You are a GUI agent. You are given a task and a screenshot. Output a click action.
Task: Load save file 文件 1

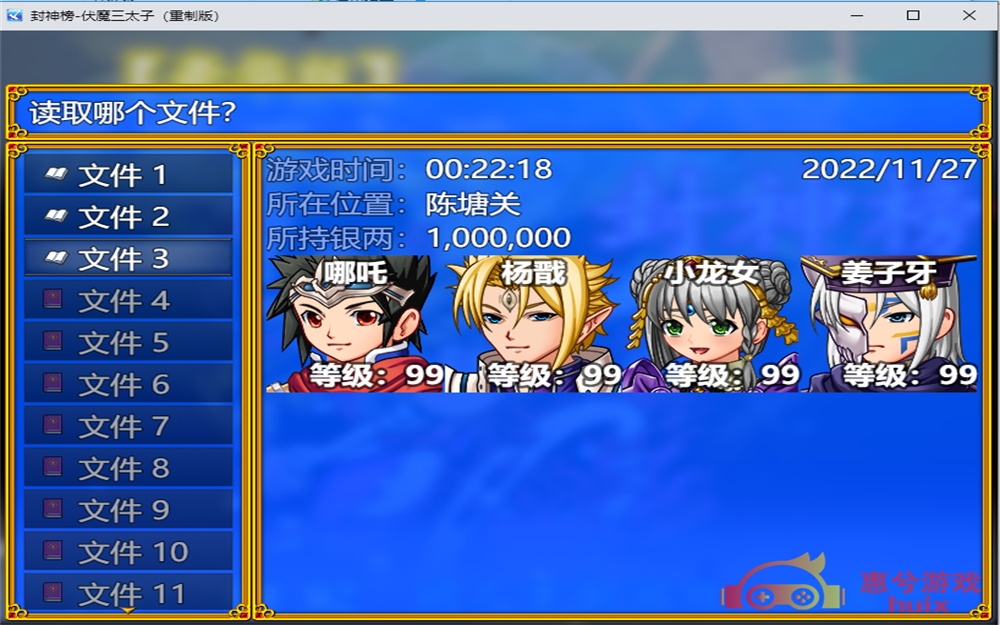click(x=128, y=175)
